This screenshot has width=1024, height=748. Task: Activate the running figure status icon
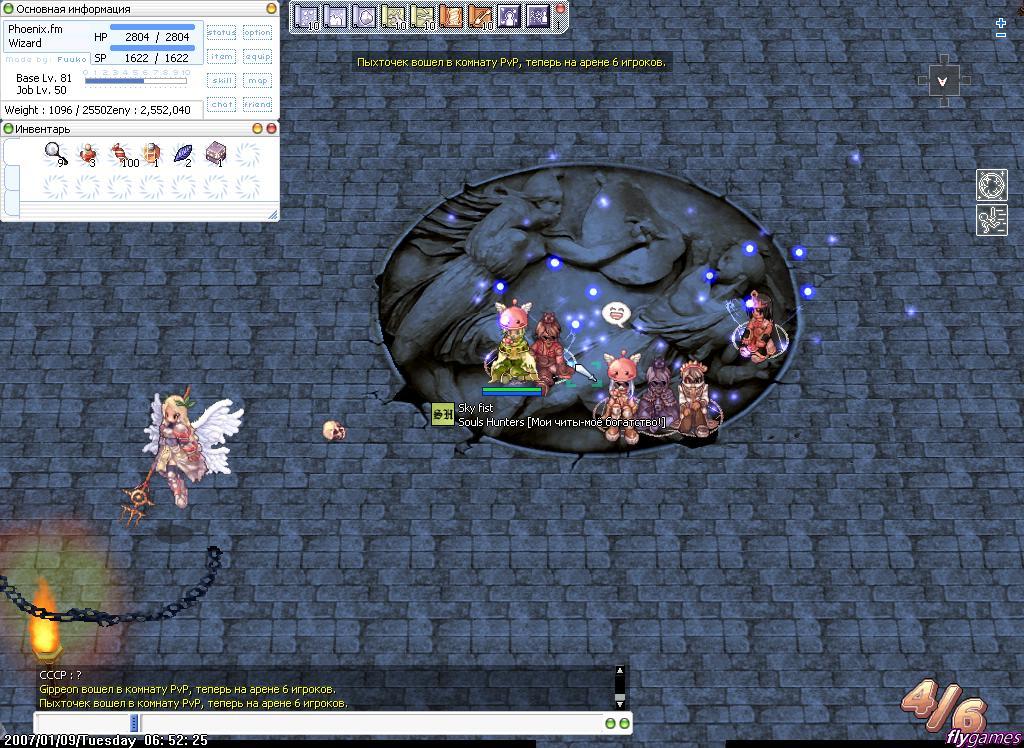click(991, 221)
